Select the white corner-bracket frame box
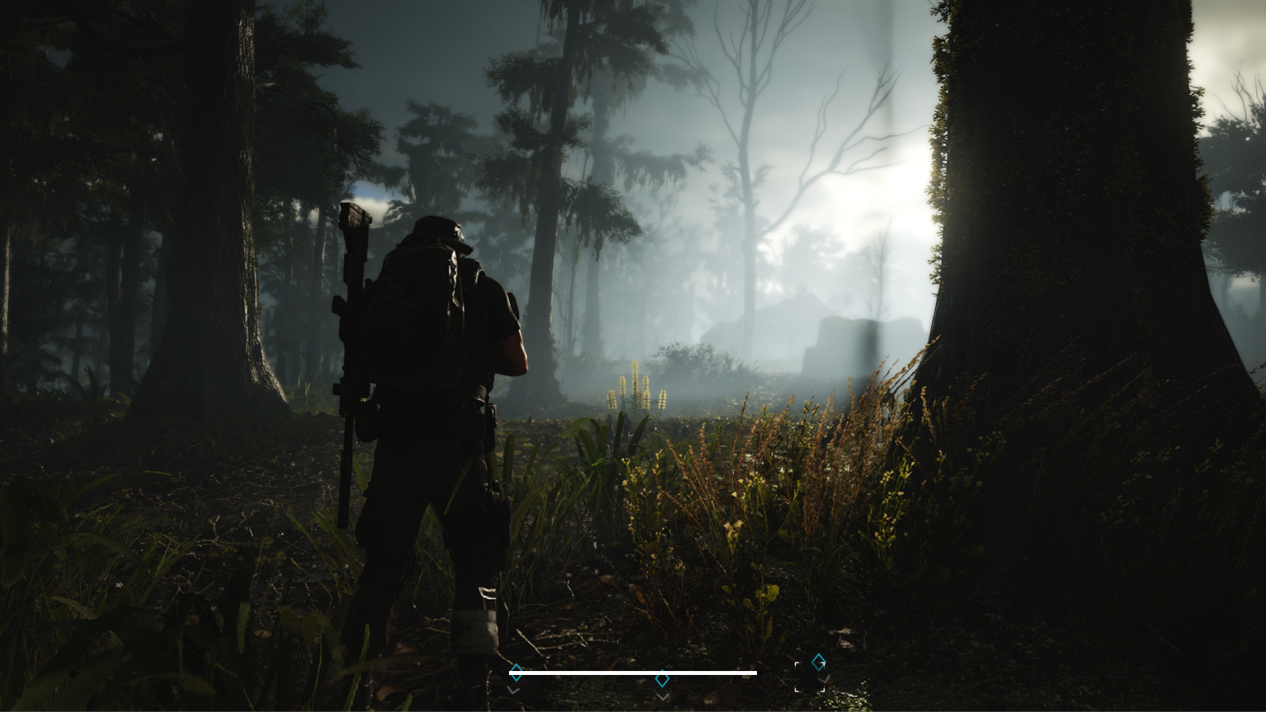This screenshot has width=1266, height=712. click(809, 677)
